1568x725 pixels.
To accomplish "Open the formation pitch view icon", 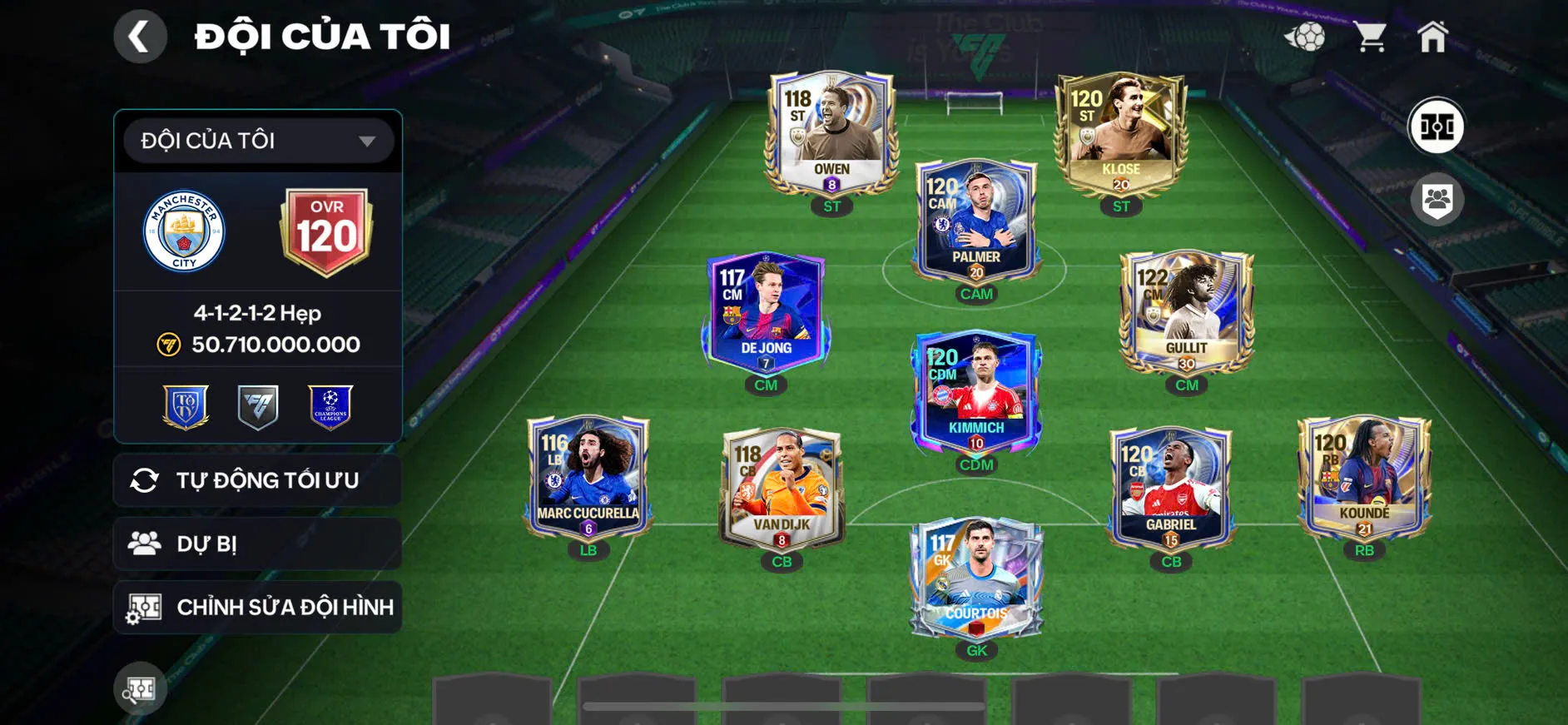I will (x=1436, y=126).
